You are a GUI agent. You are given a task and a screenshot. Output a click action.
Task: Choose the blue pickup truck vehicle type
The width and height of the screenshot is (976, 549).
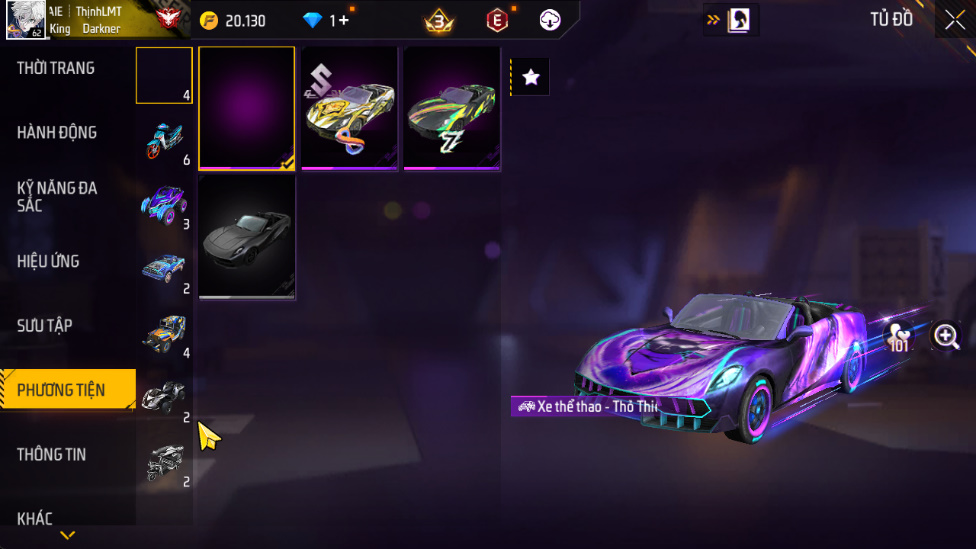164,268
